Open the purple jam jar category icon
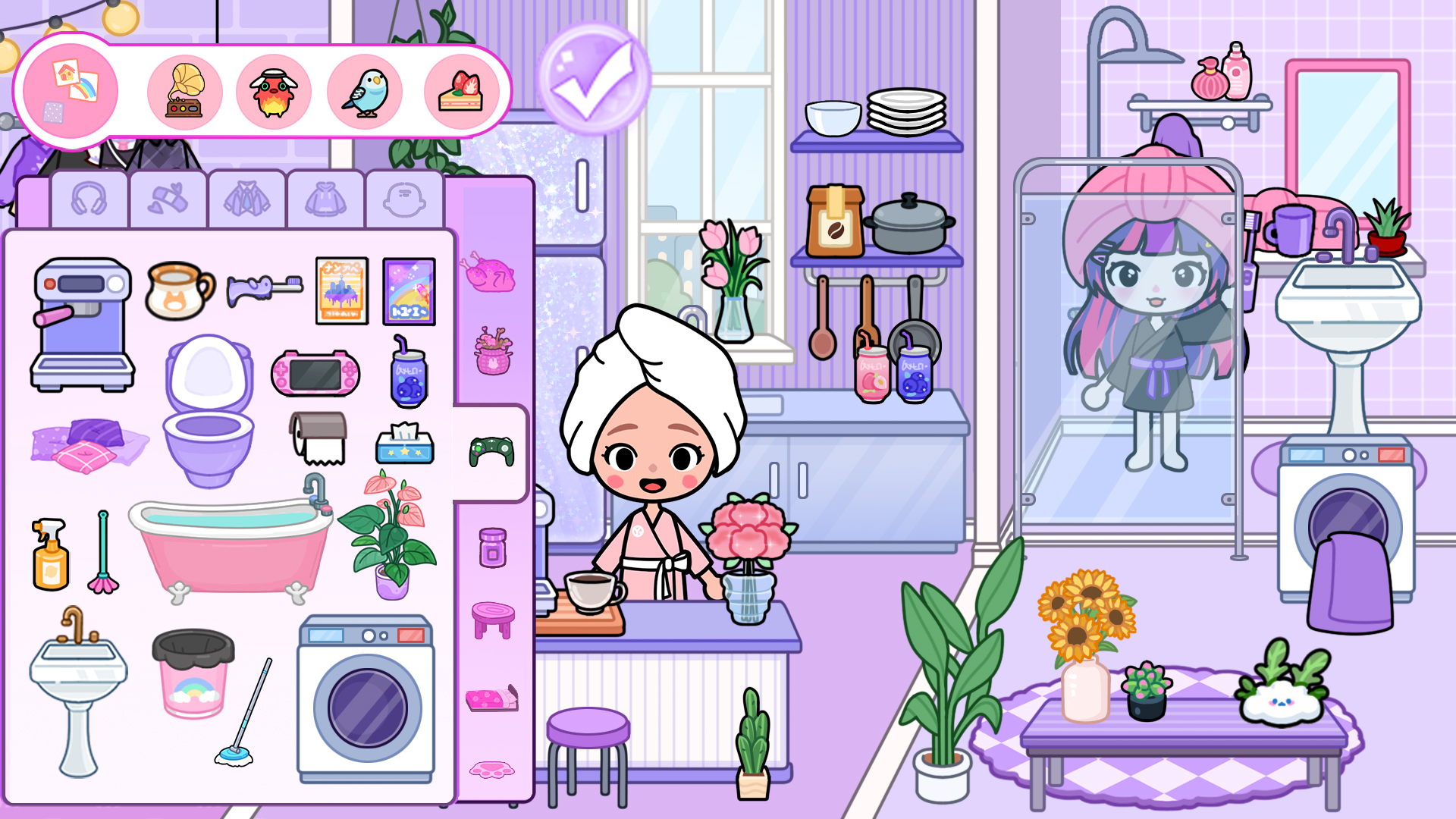Image resolution: width=1456 pixels, height=819 pixels. [491, 546]
